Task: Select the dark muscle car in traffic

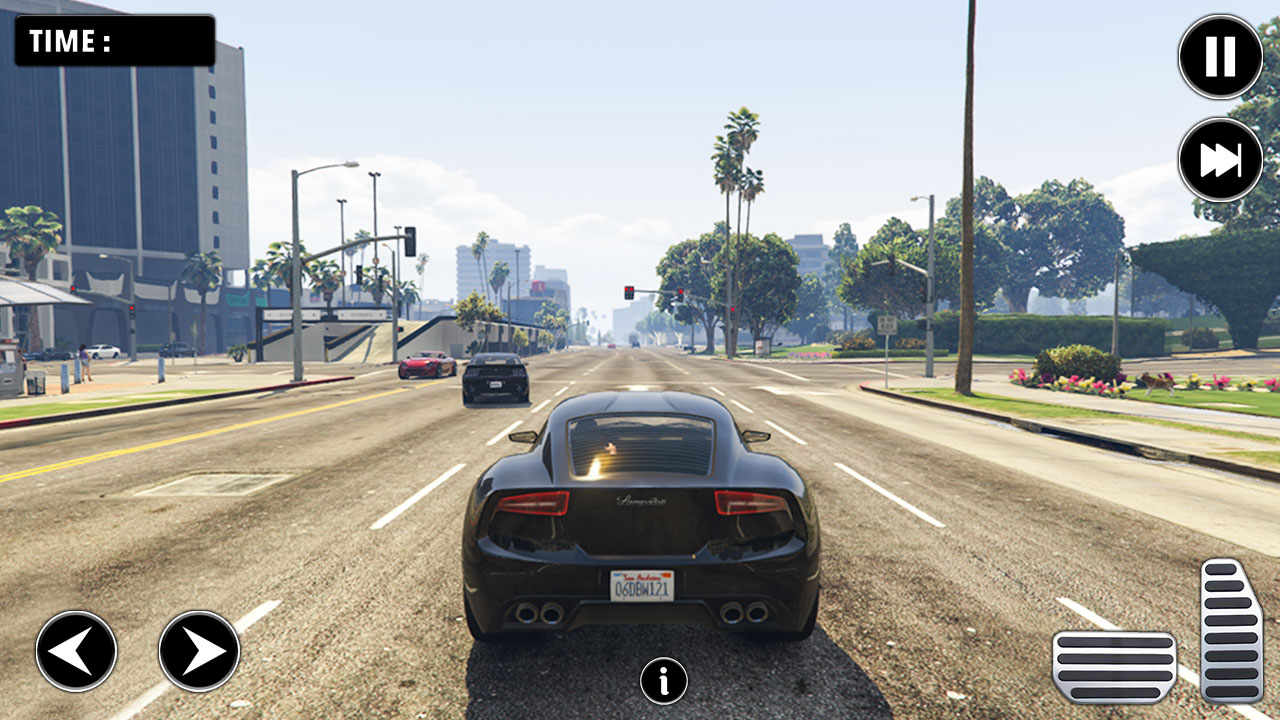Action: (x=493, y=378)
